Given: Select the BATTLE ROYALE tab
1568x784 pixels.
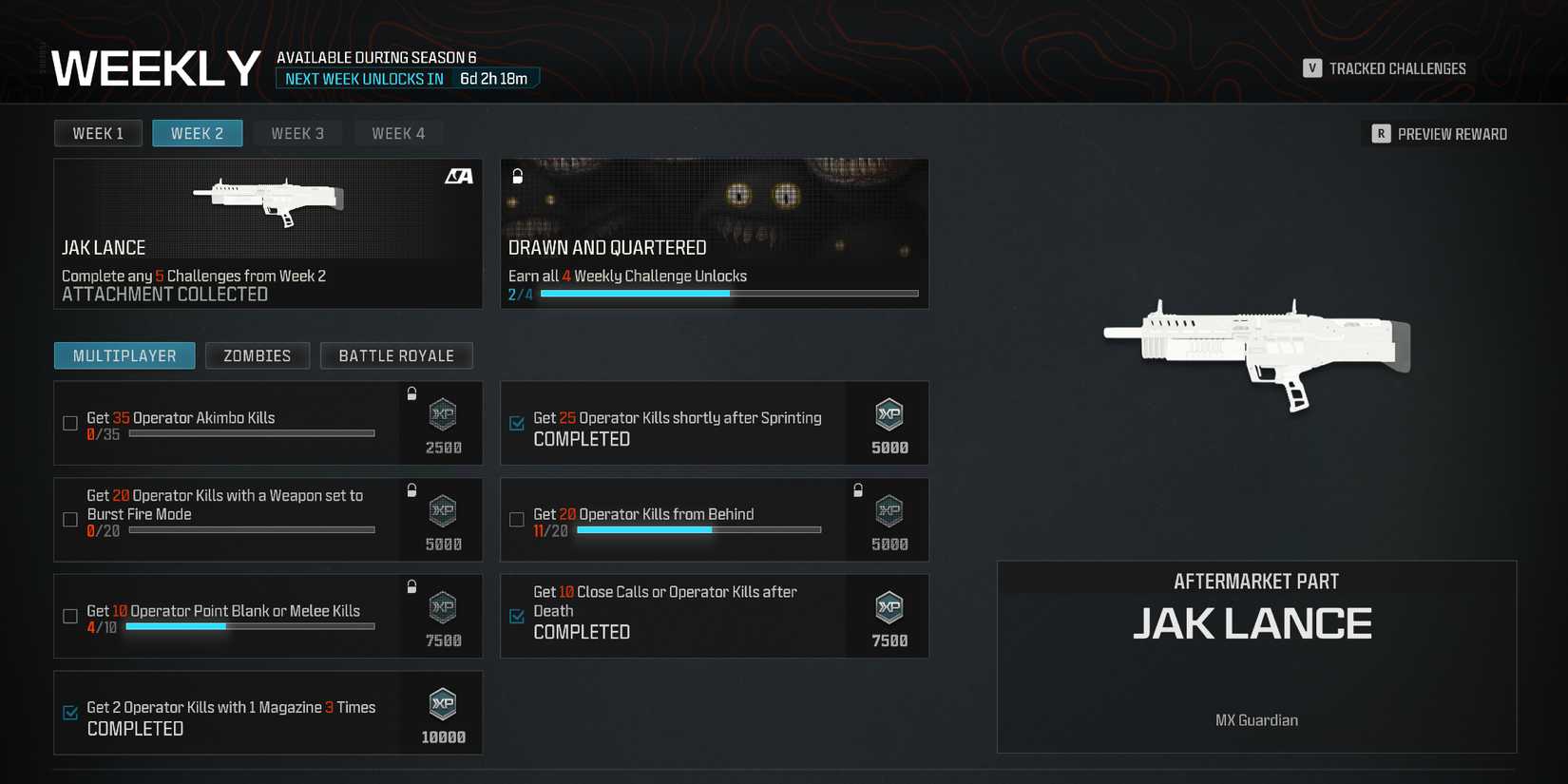Looking at the screenshot, I should click(x=396, y=355).
